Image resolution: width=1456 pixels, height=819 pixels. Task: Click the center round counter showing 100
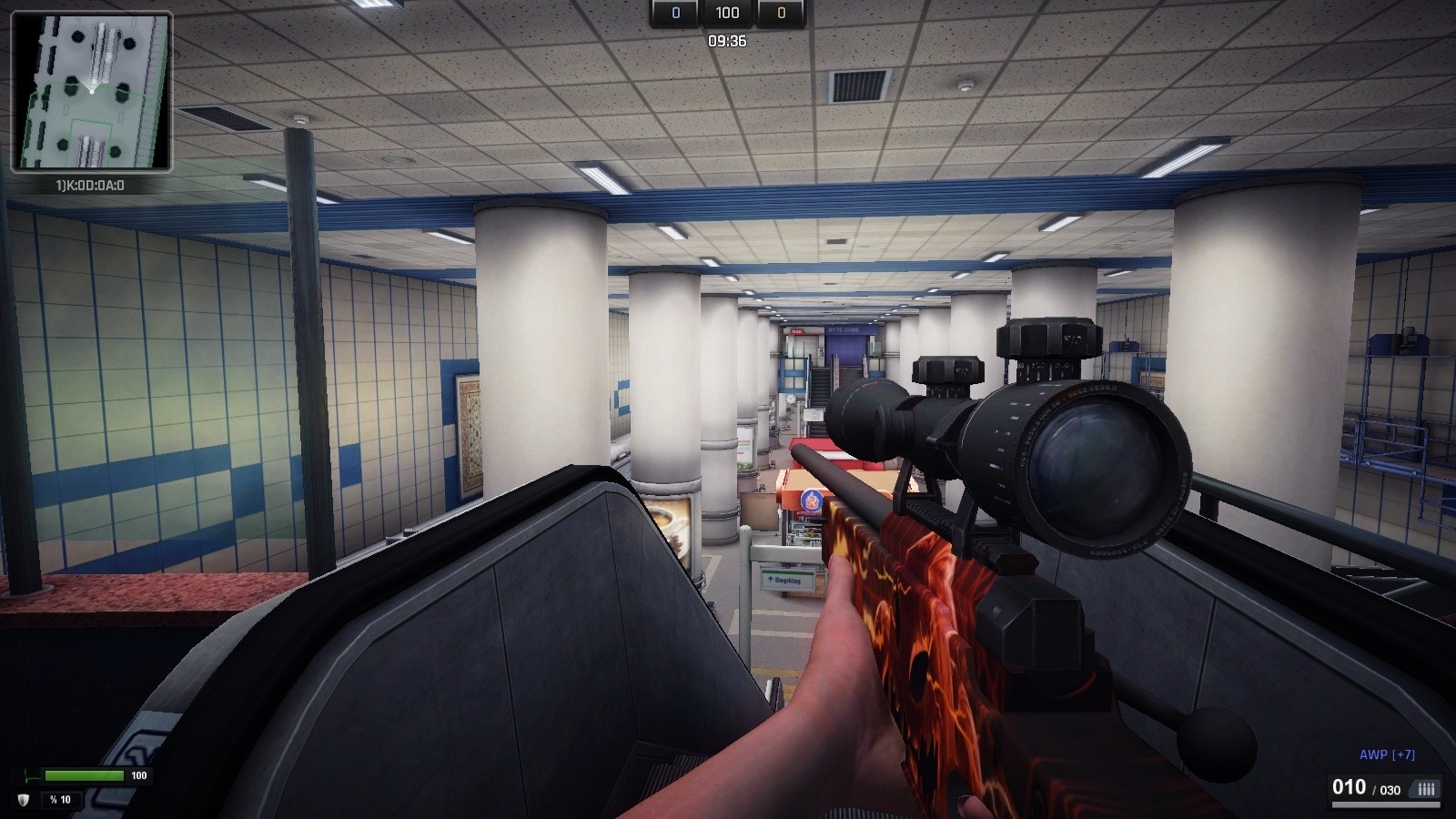[x=726, y=13]
